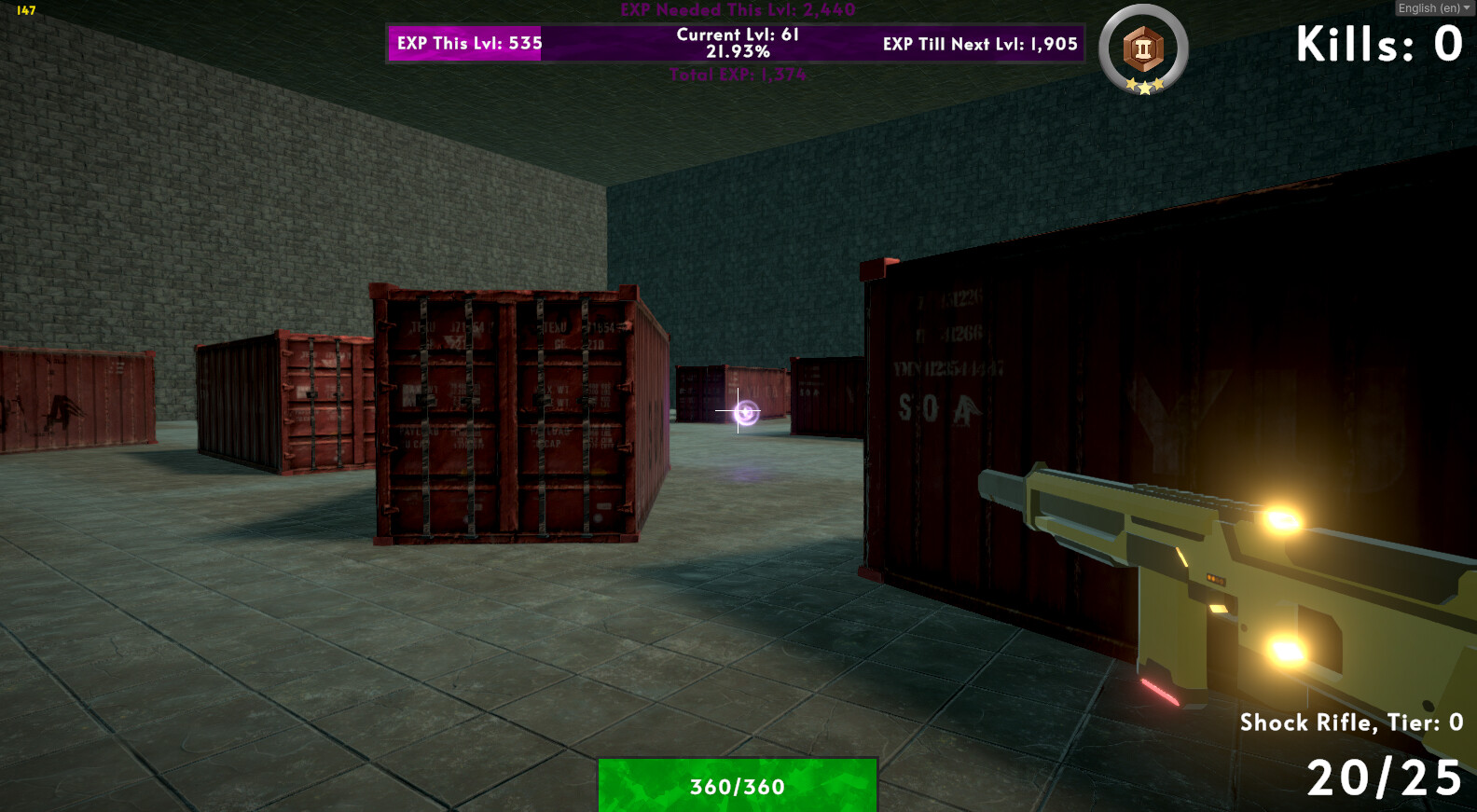The height and width of the screenshot is (812, 1477).
Task: Click the green 360/360 reserve ammo bar
Action: (737, 786)
